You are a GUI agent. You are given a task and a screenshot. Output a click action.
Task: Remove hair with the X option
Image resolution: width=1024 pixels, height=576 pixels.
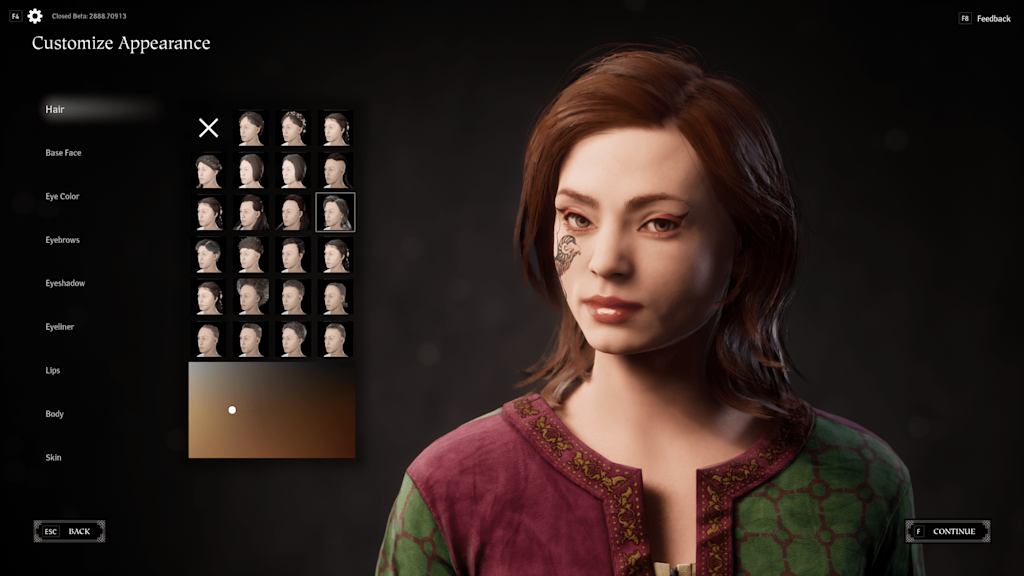208,128
